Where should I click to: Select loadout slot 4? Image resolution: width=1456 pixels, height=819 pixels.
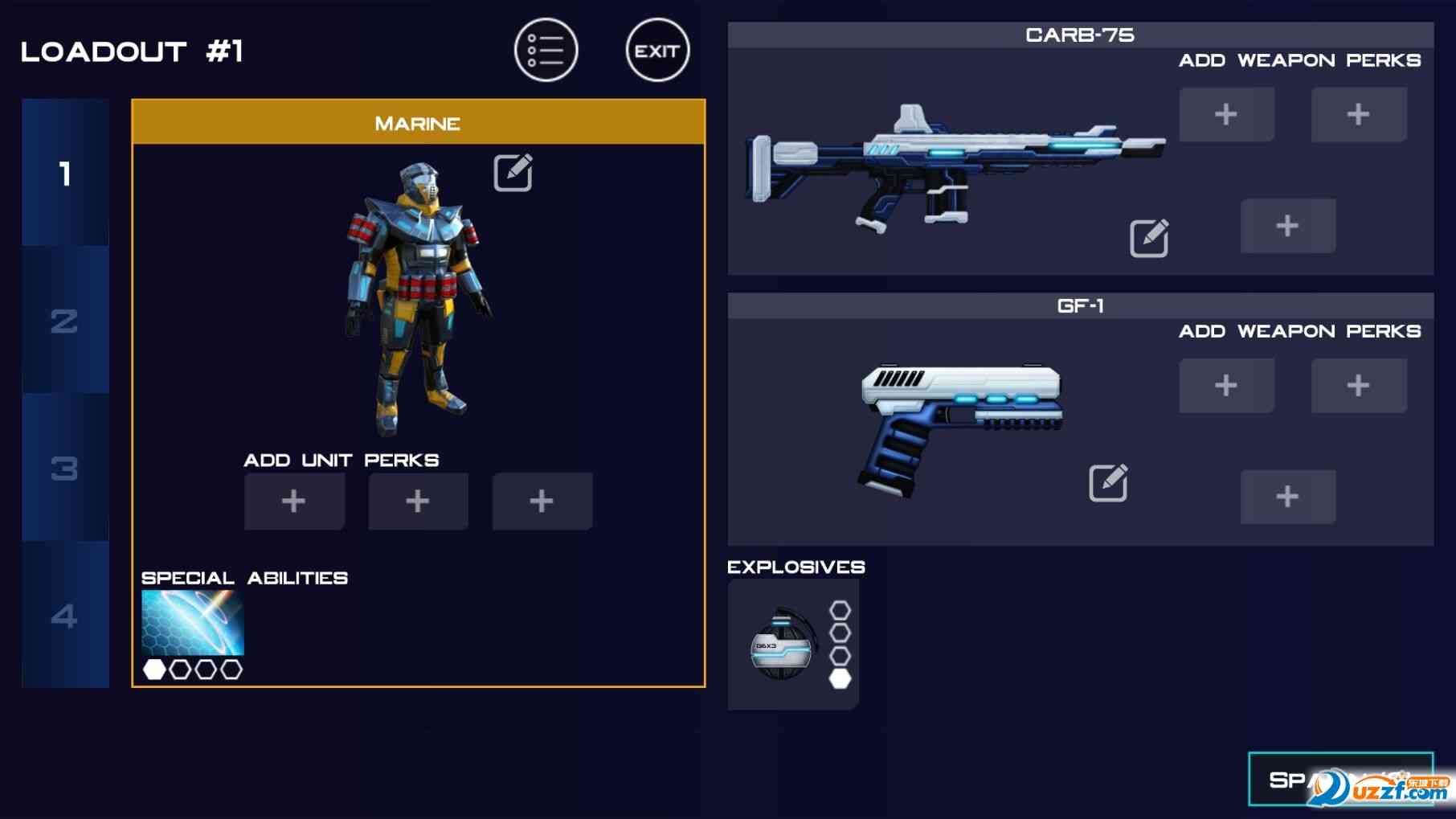pyautogui.click(x=65, y=616)
